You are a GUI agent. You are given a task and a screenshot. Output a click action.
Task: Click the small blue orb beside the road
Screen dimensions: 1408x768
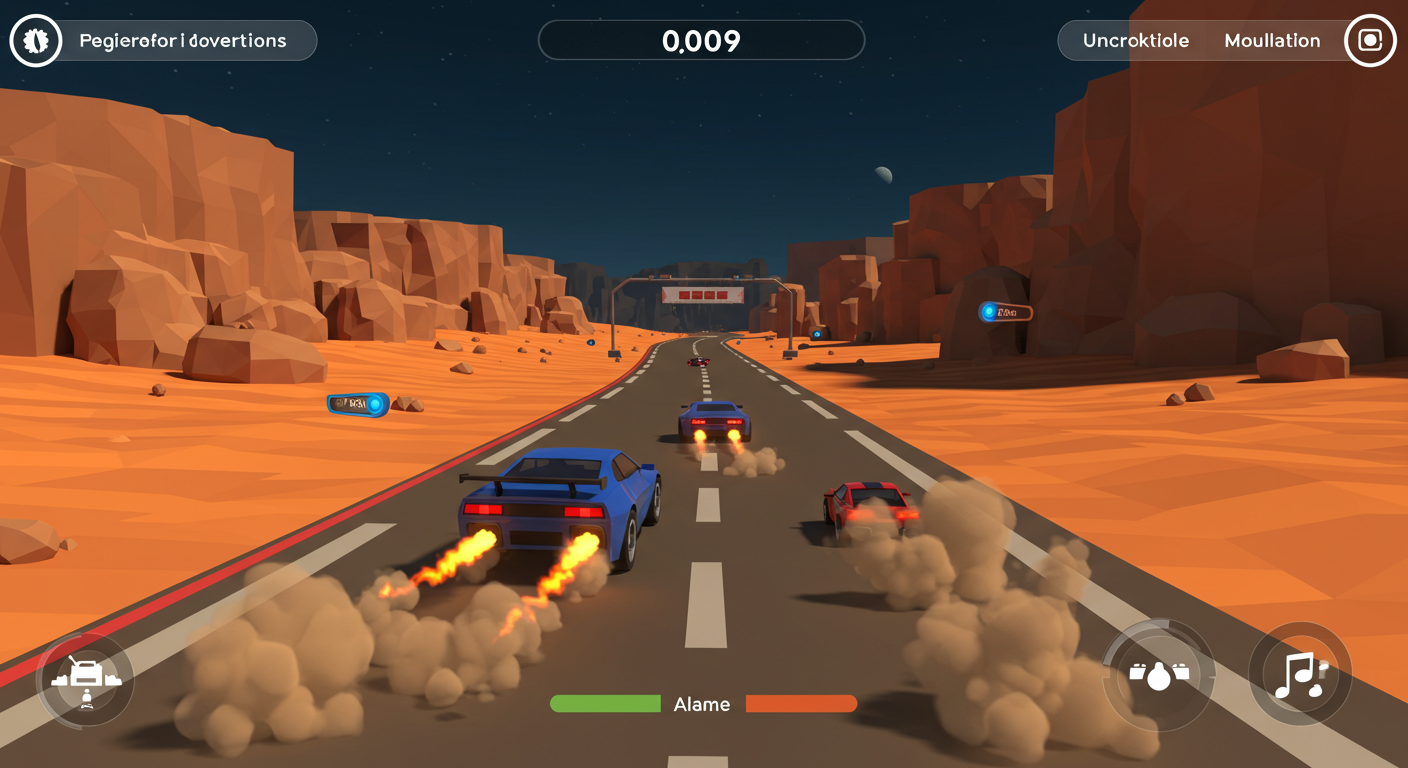coord(815,334)
